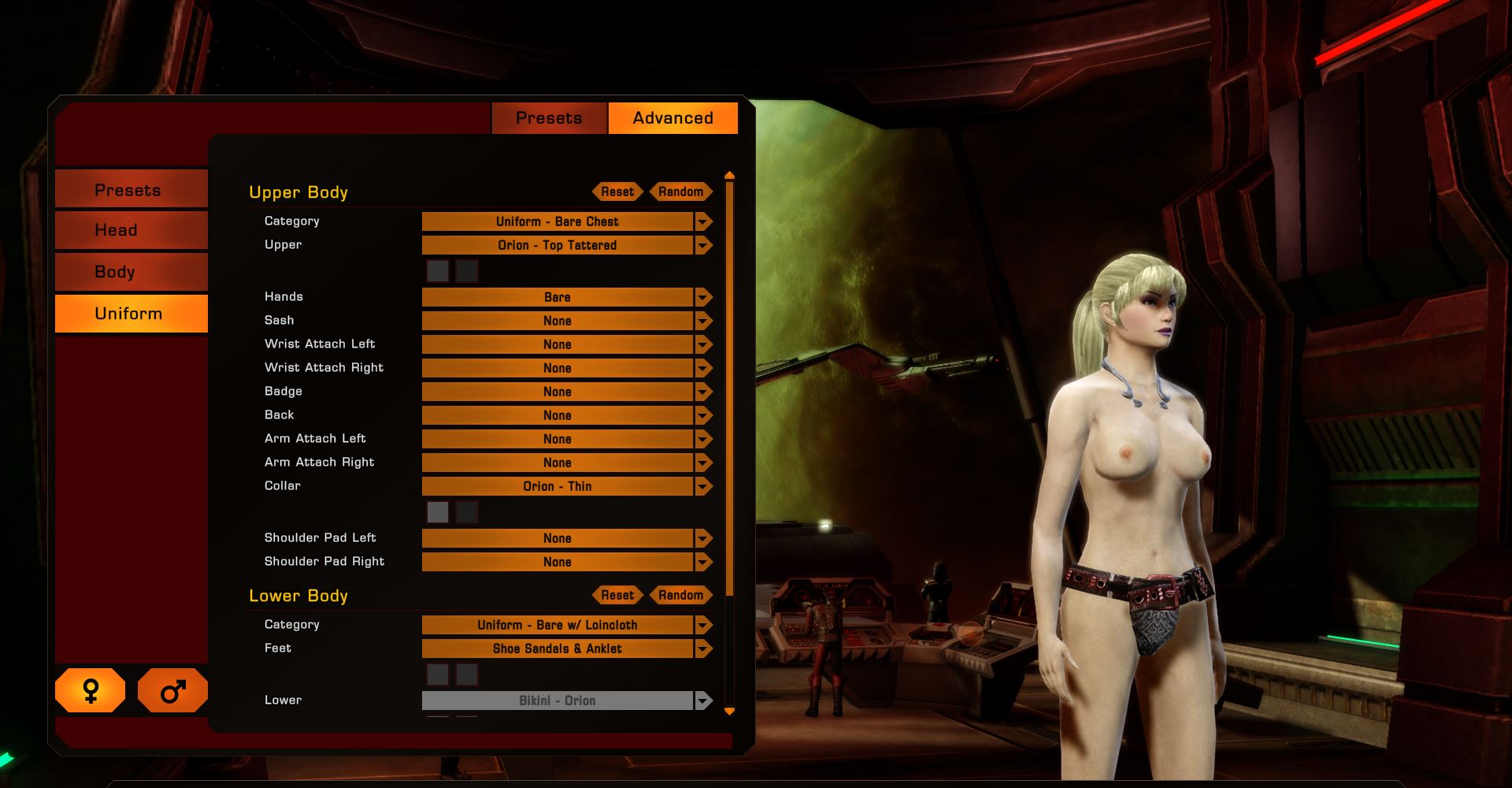Image resolution: width=1512 pixels, height=788 pixels.
Task: Select the male gender symbol
Action: point(172,690)
